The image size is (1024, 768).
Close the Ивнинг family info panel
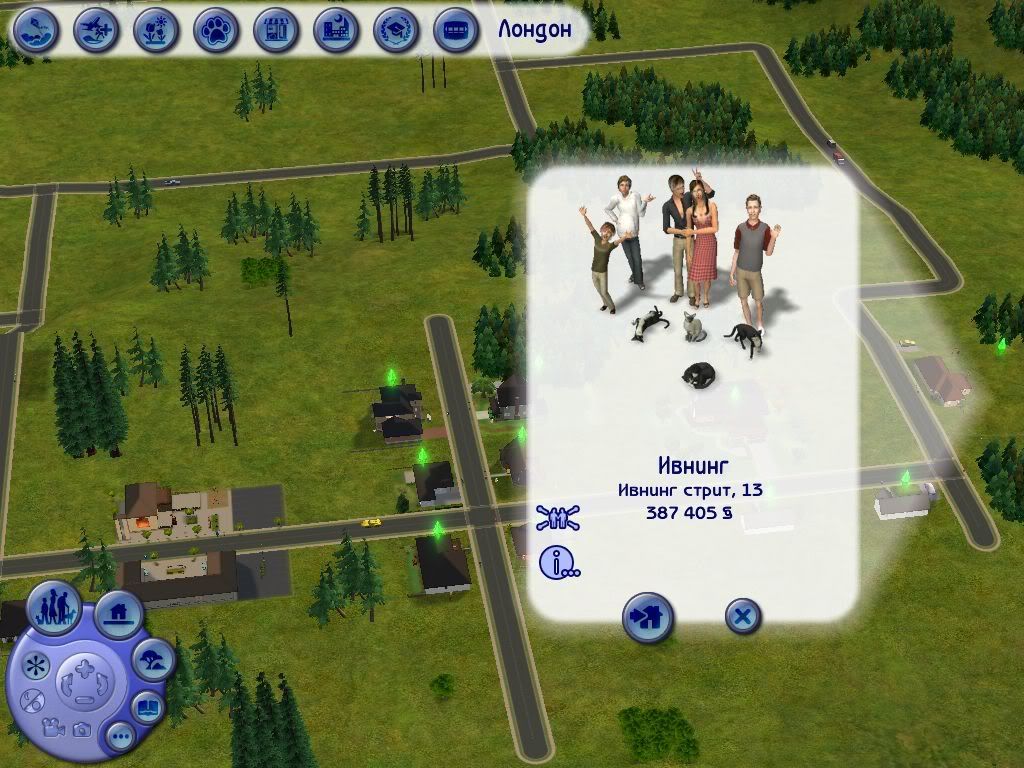[741, 617]
